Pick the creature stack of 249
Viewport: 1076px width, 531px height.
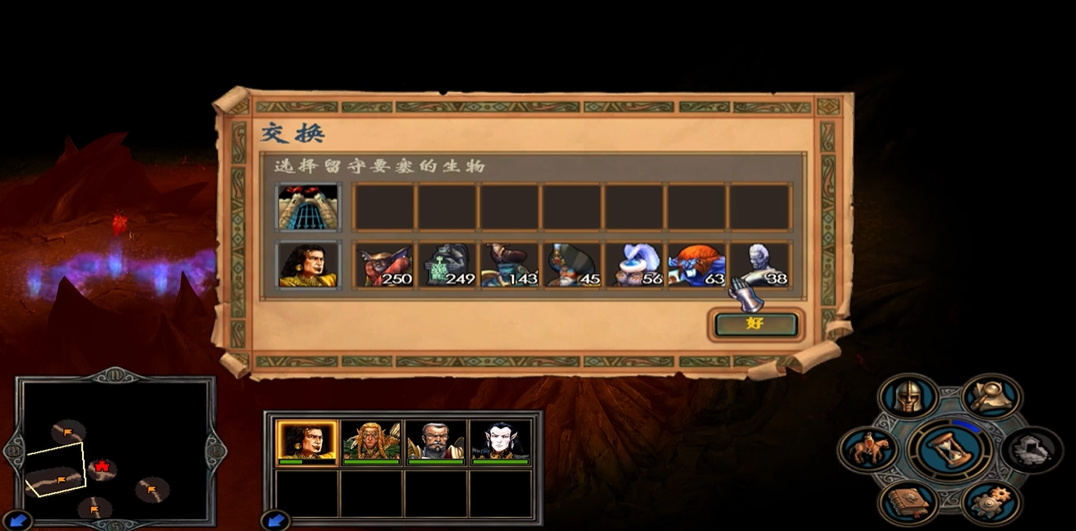447,265
